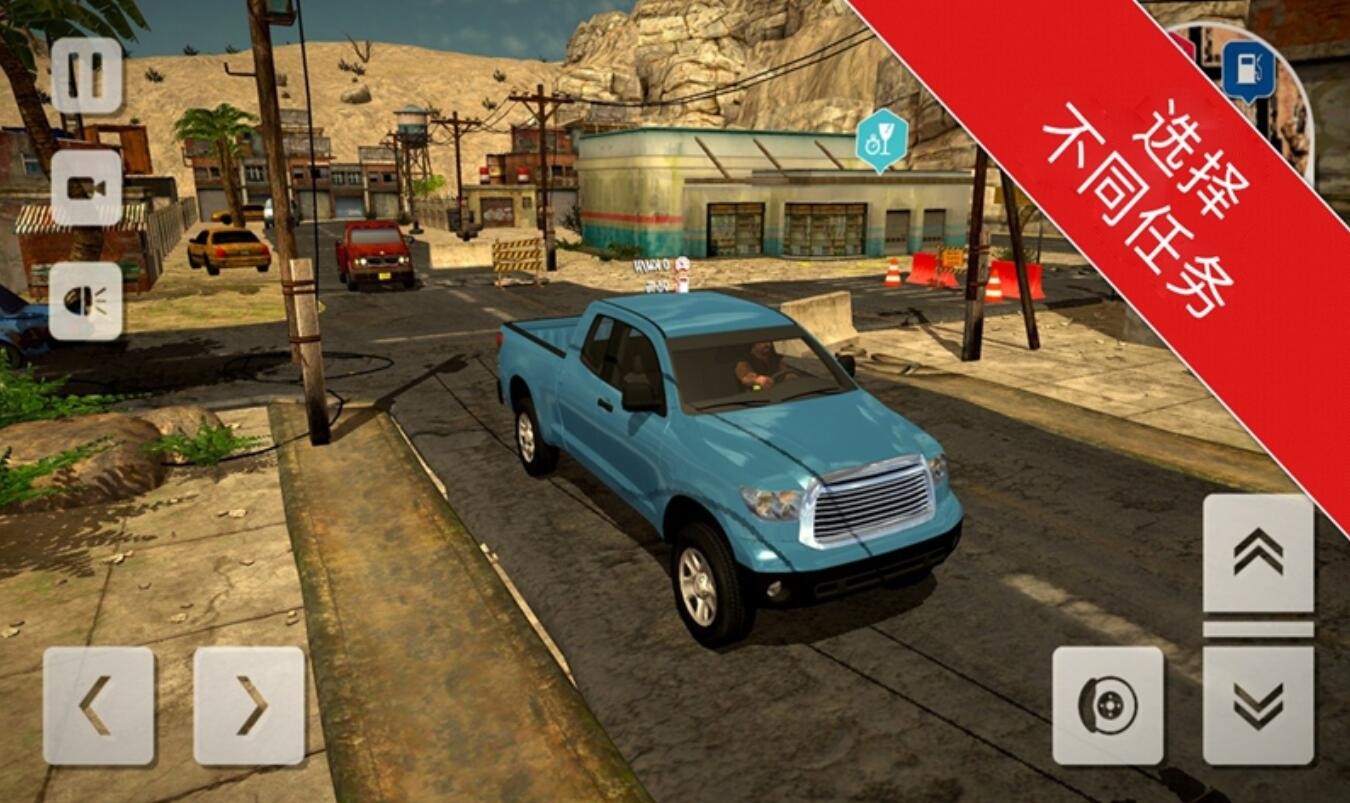Reverse with the down chevrons pedal

pyautogui.click(x=1258, y=705)
